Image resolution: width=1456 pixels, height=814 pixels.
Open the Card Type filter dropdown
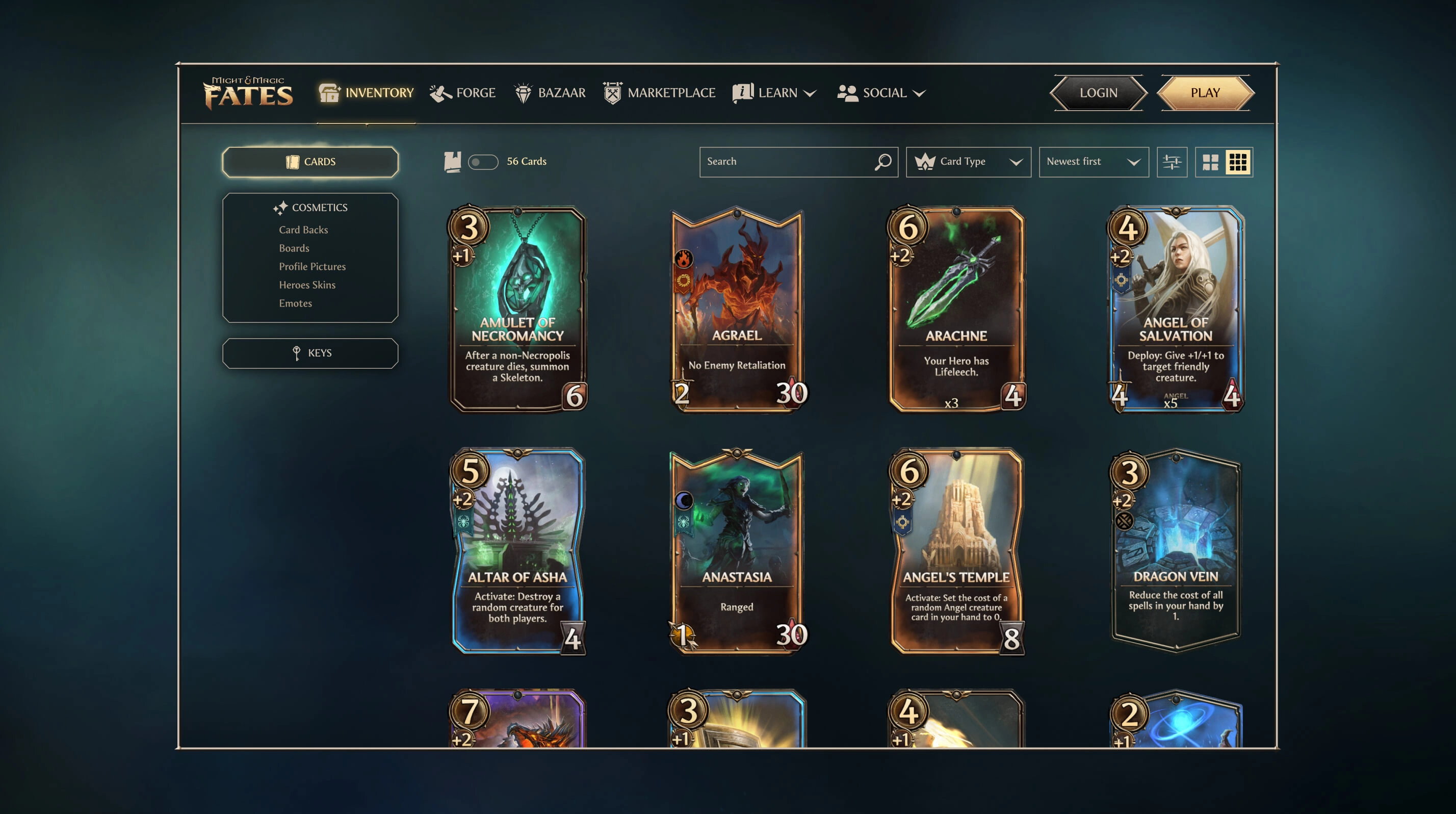tap(968, 162)
